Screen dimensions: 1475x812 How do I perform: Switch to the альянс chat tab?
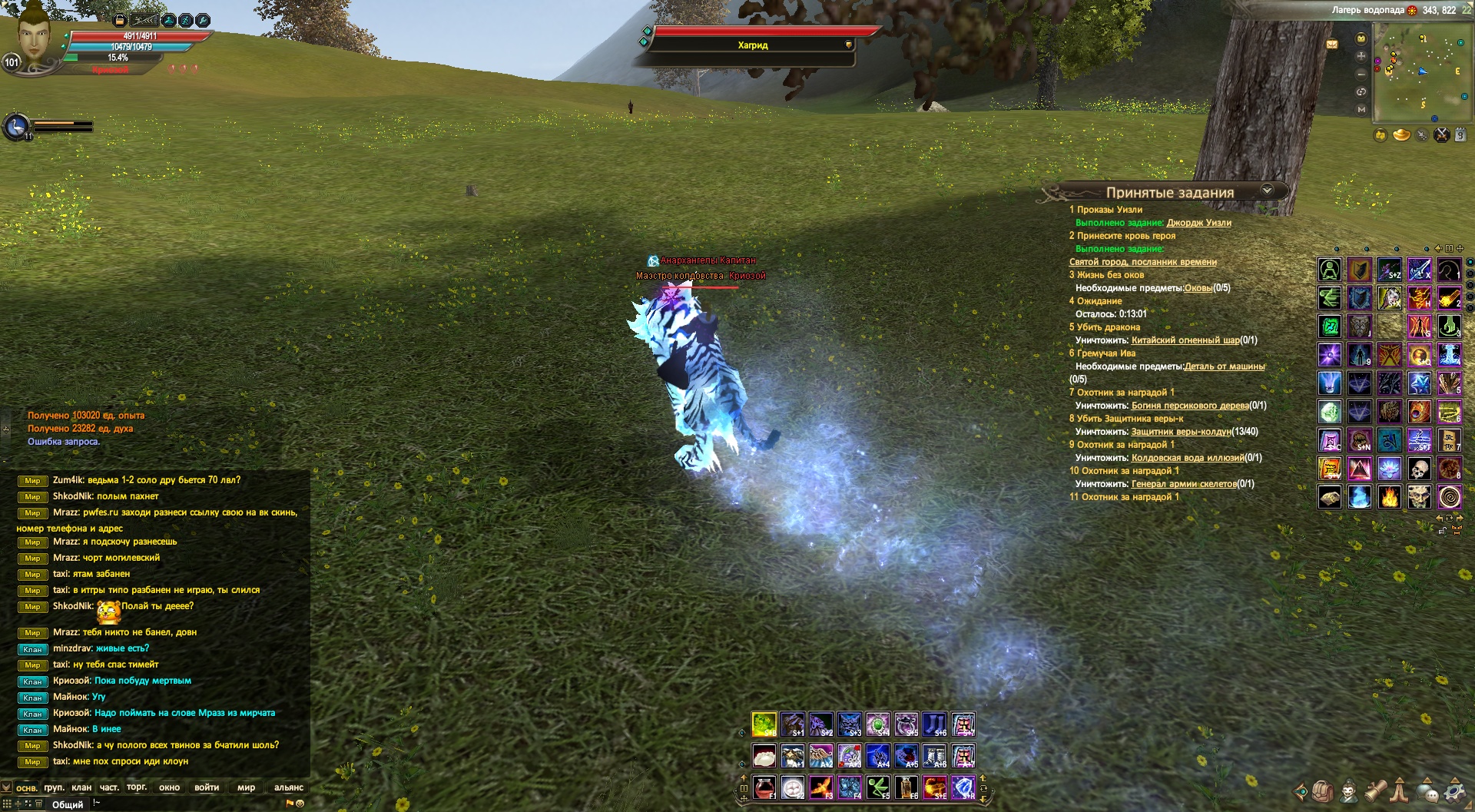[x=289, y=787]
